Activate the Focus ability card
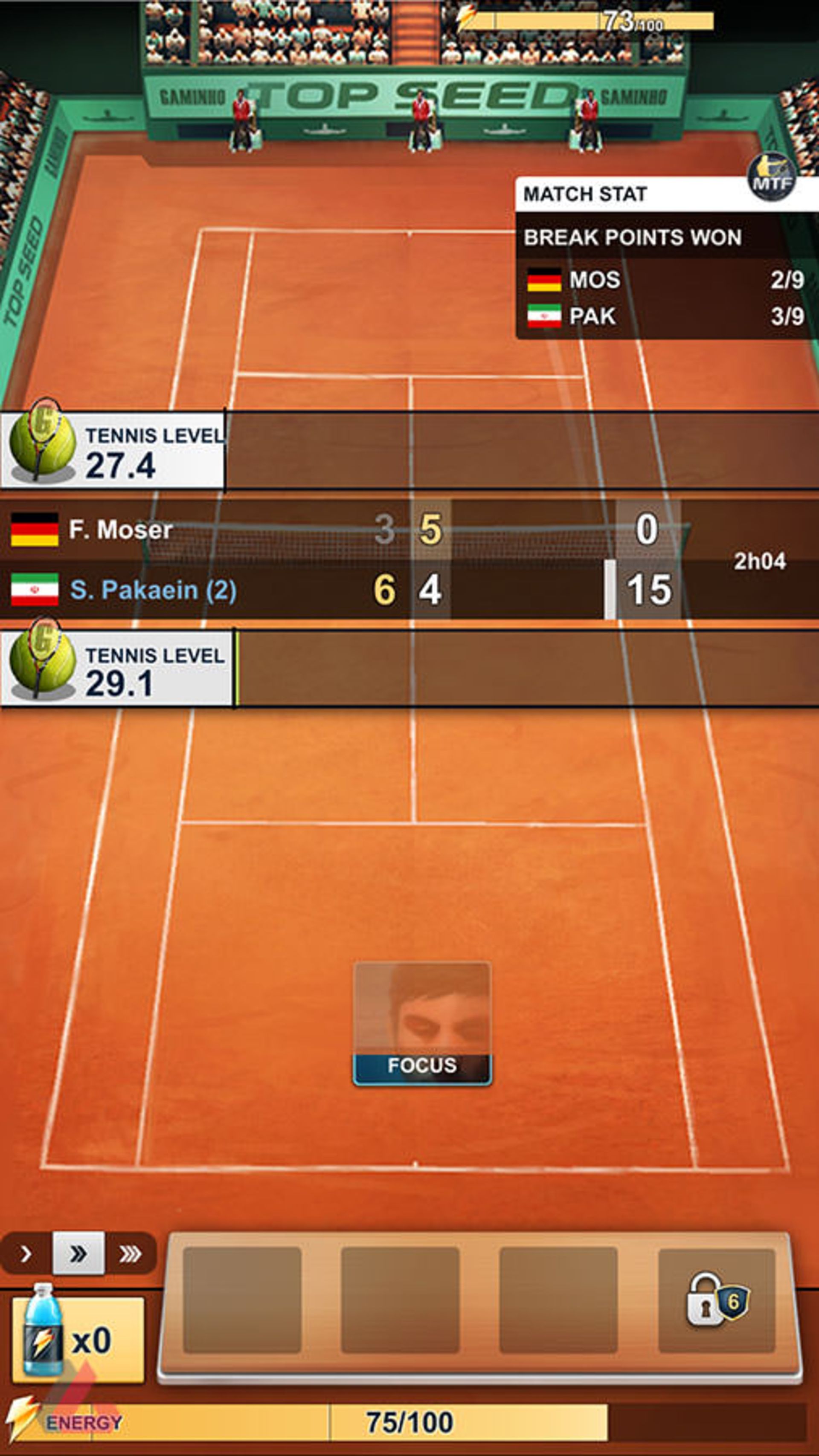Viewport: 819px width, 1456px height. [422, 1023]
